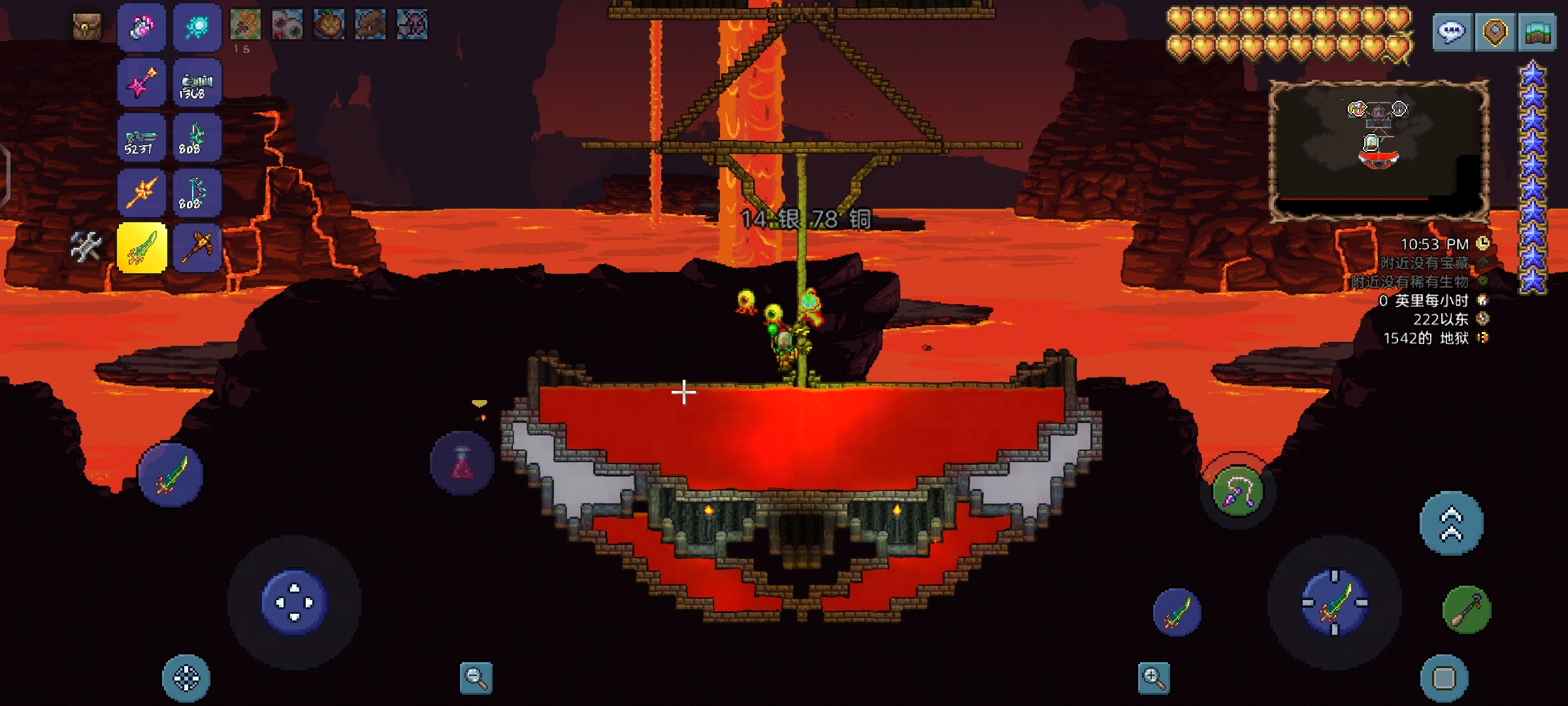This screenshot has width=1568, height=706.
Task: Choose the gun slot with 5237 ammo
Action: [x=142, y=139]
